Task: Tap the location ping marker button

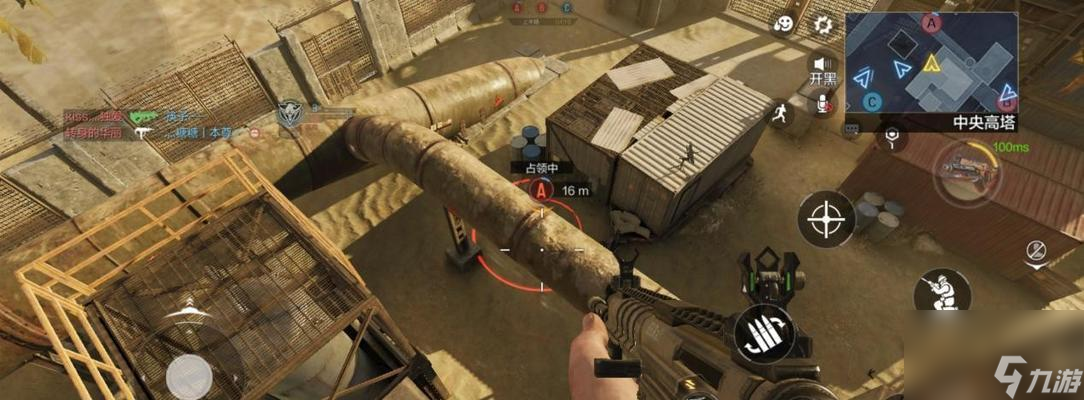Action: click(889, 137)
